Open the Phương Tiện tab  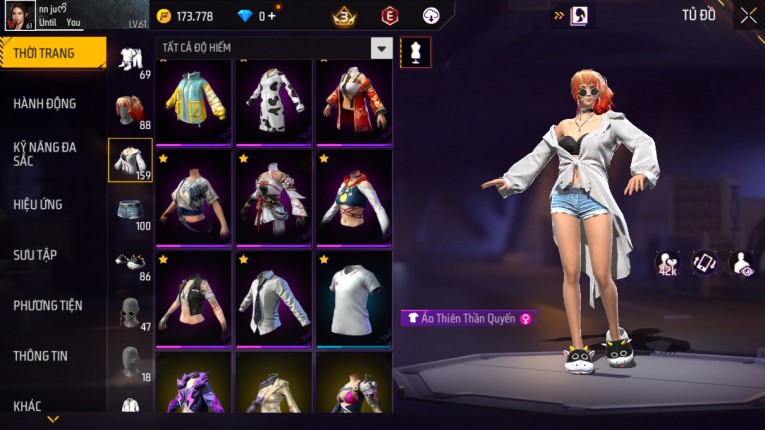tap(48, 306)
